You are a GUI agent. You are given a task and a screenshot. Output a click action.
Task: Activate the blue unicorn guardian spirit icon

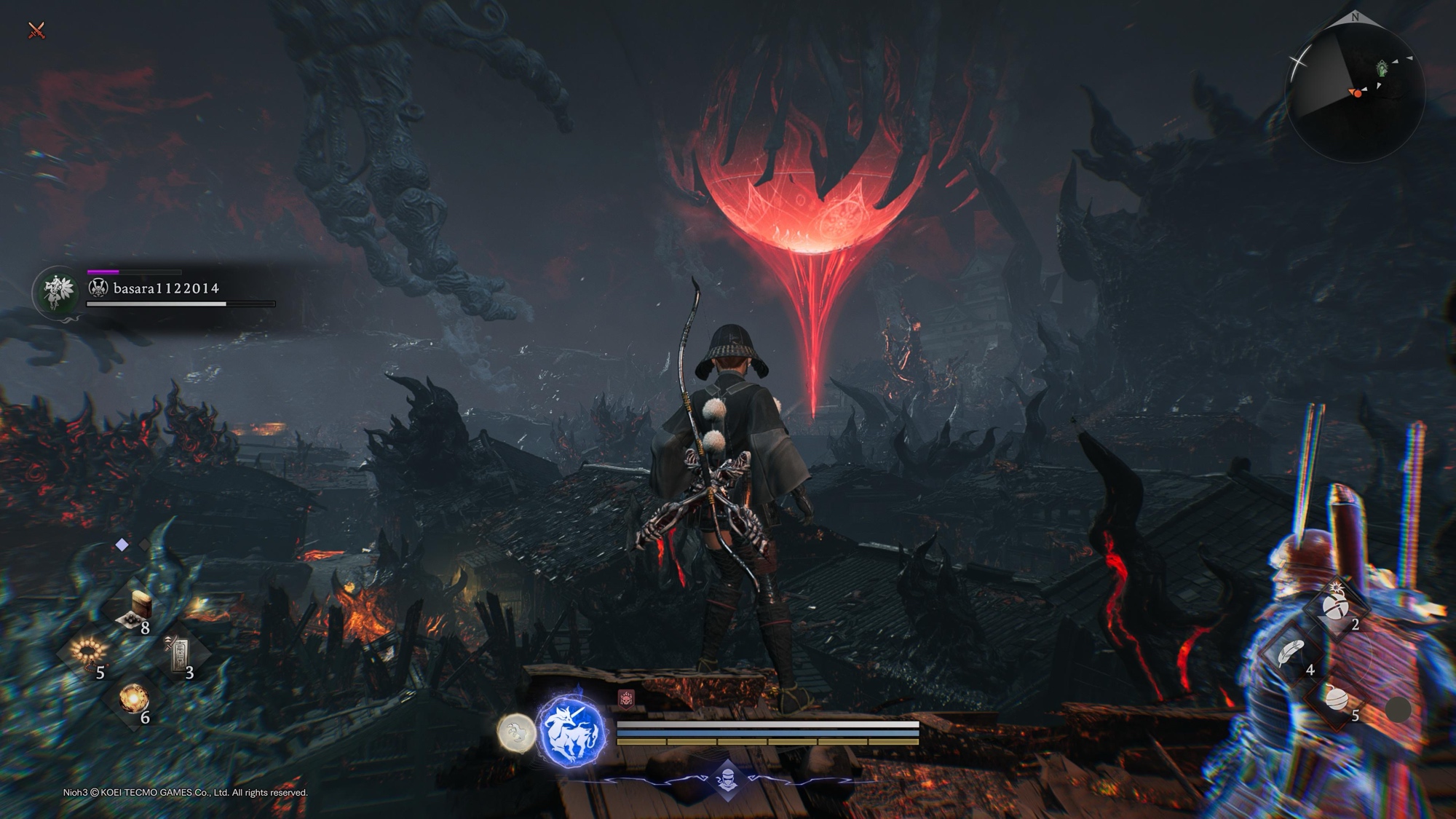point(572,731)
